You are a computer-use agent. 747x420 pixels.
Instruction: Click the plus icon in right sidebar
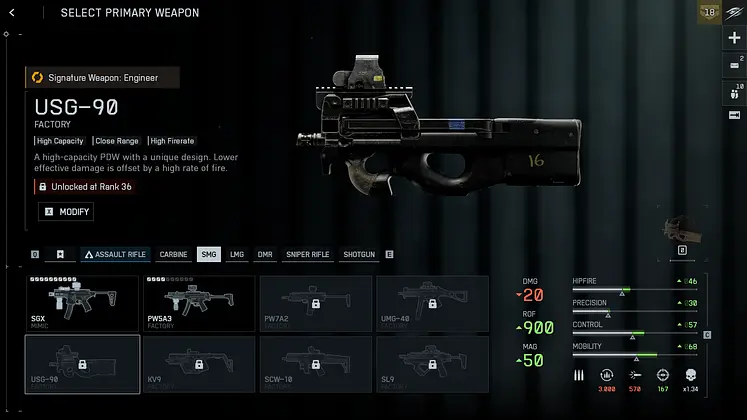coord(735,38)
